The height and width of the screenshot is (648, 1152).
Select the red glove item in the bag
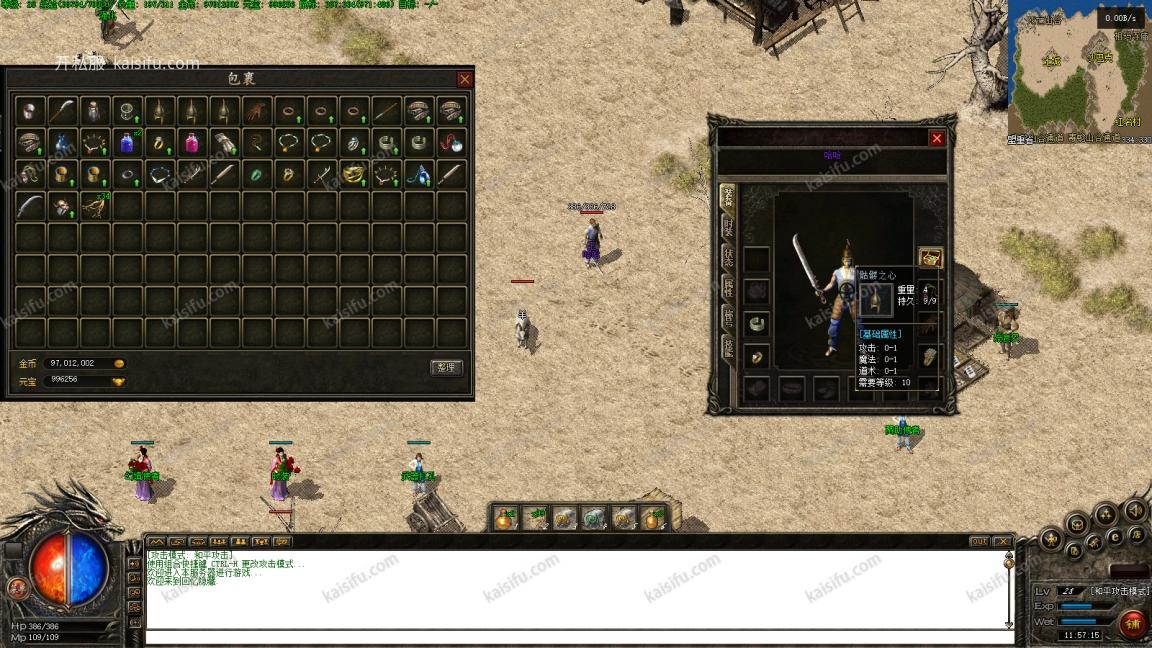(x=257, y=110)
